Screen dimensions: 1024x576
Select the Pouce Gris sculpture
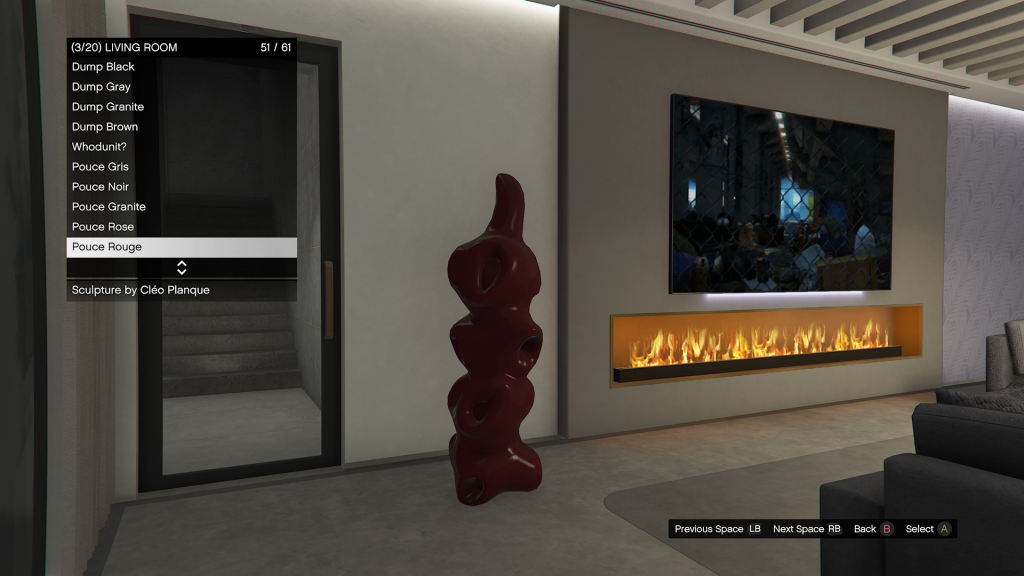coord(101,167)
